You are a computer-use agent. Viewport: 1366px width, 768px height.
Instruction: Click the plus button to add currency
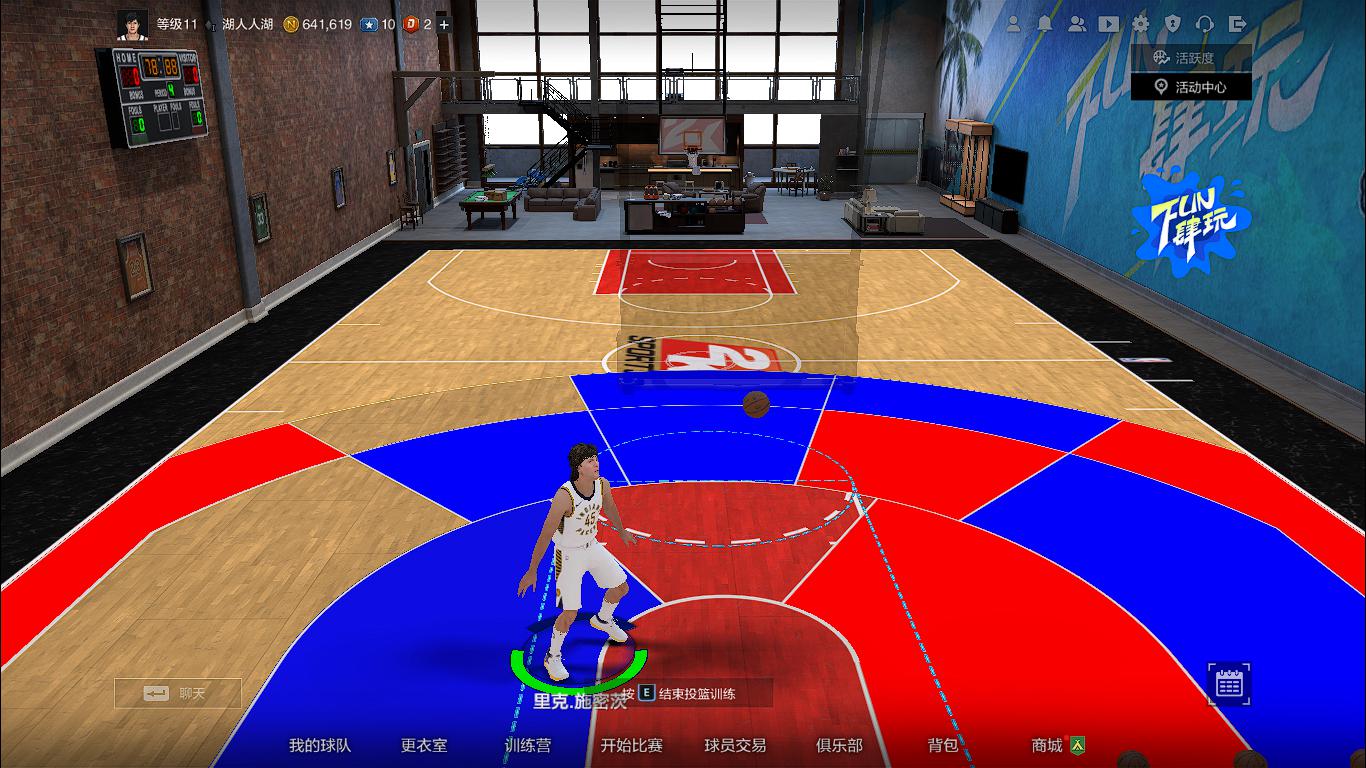[443, 23]
